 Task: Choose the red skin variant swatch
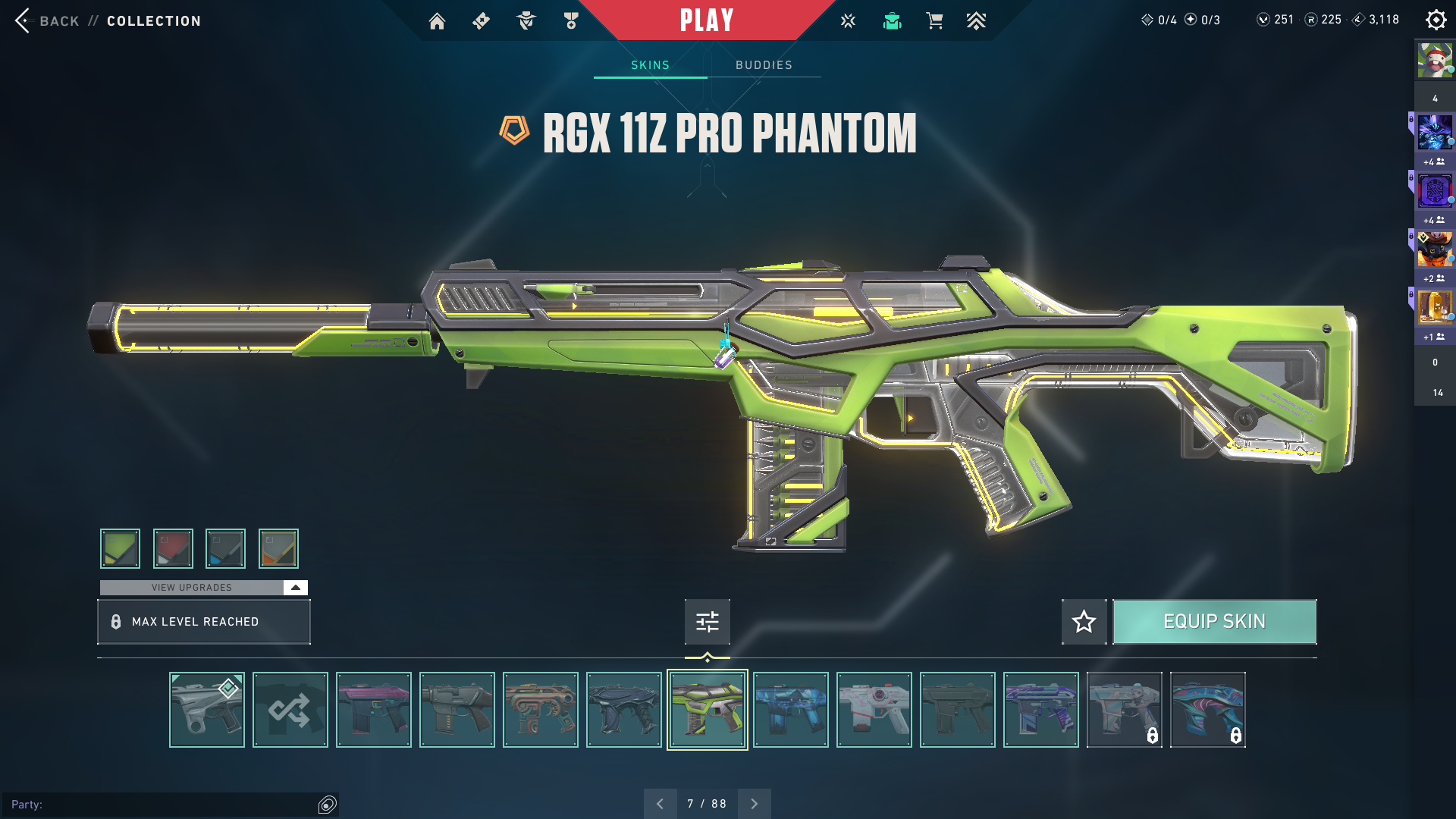[x=173, y=548]
